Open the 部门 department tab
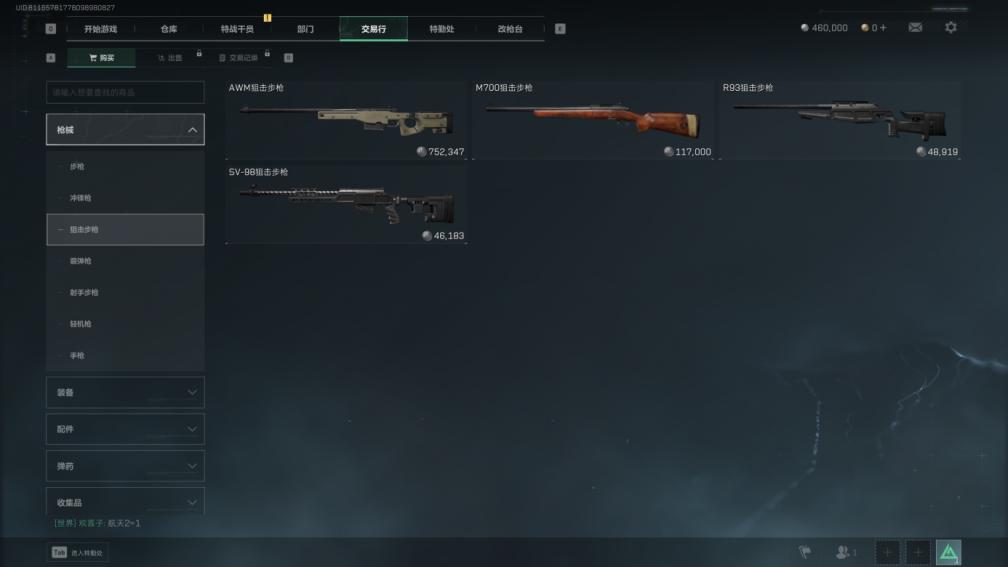1008x567 pixels. pyautogui.click(x=305, y=29)
